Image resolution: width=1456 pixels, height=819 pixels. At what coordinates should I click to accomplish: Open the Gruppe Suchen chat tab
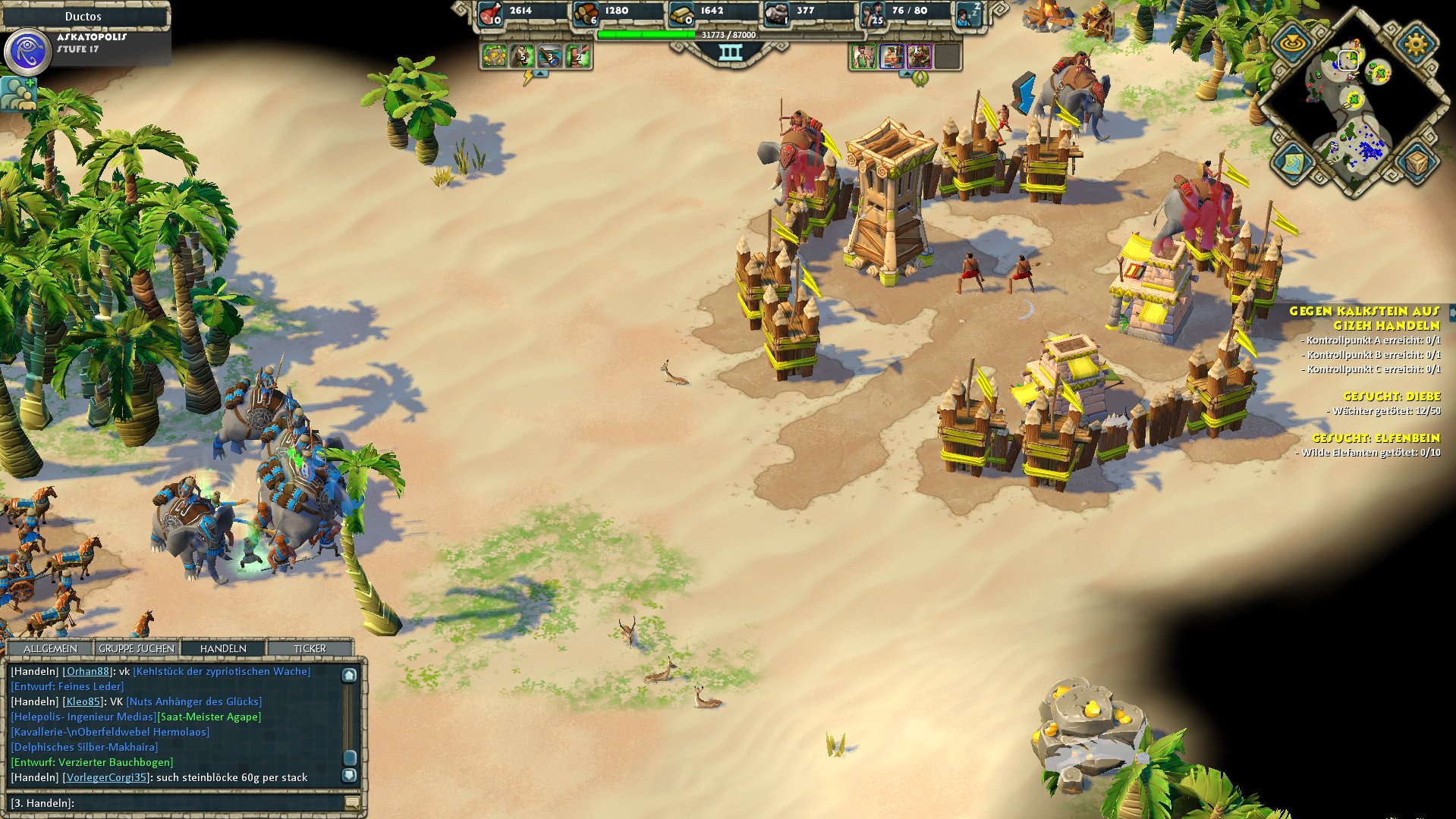137,648
